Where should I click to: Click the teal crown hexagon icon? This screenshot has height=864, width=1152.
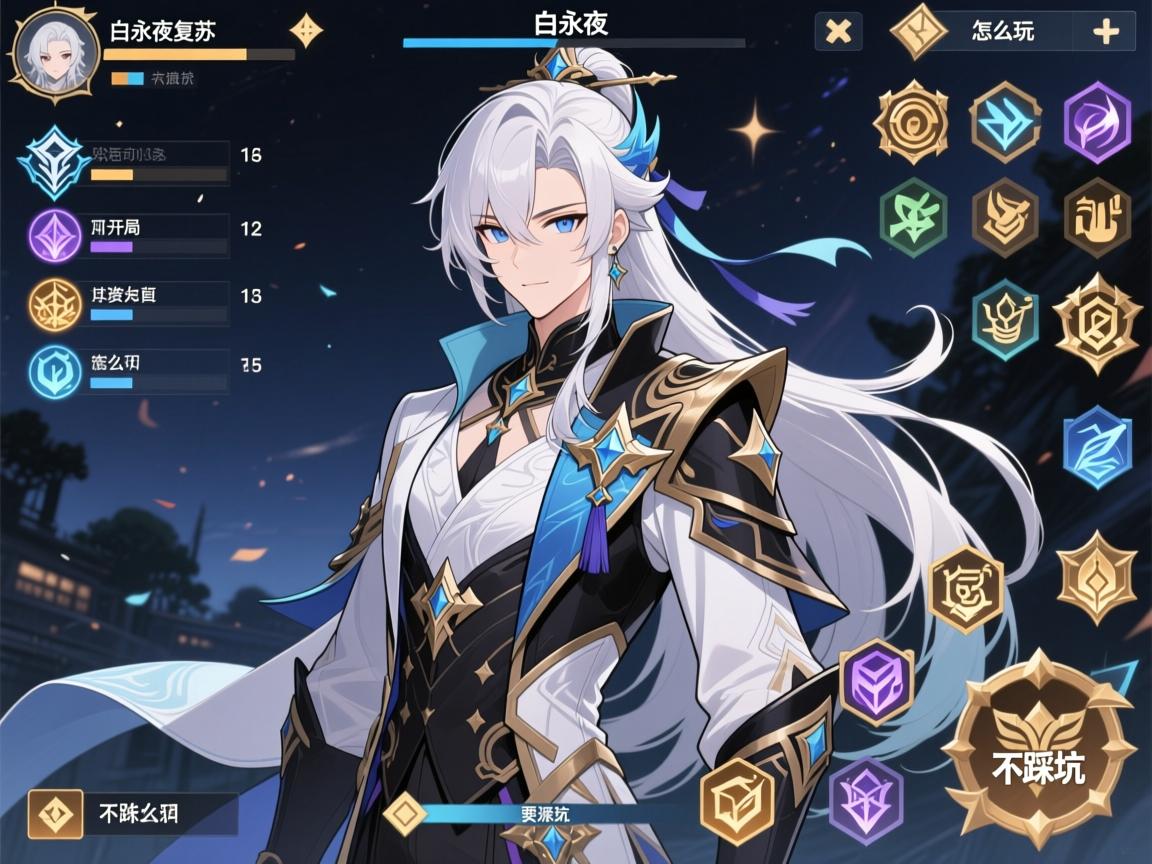[x=1004, y=319]
